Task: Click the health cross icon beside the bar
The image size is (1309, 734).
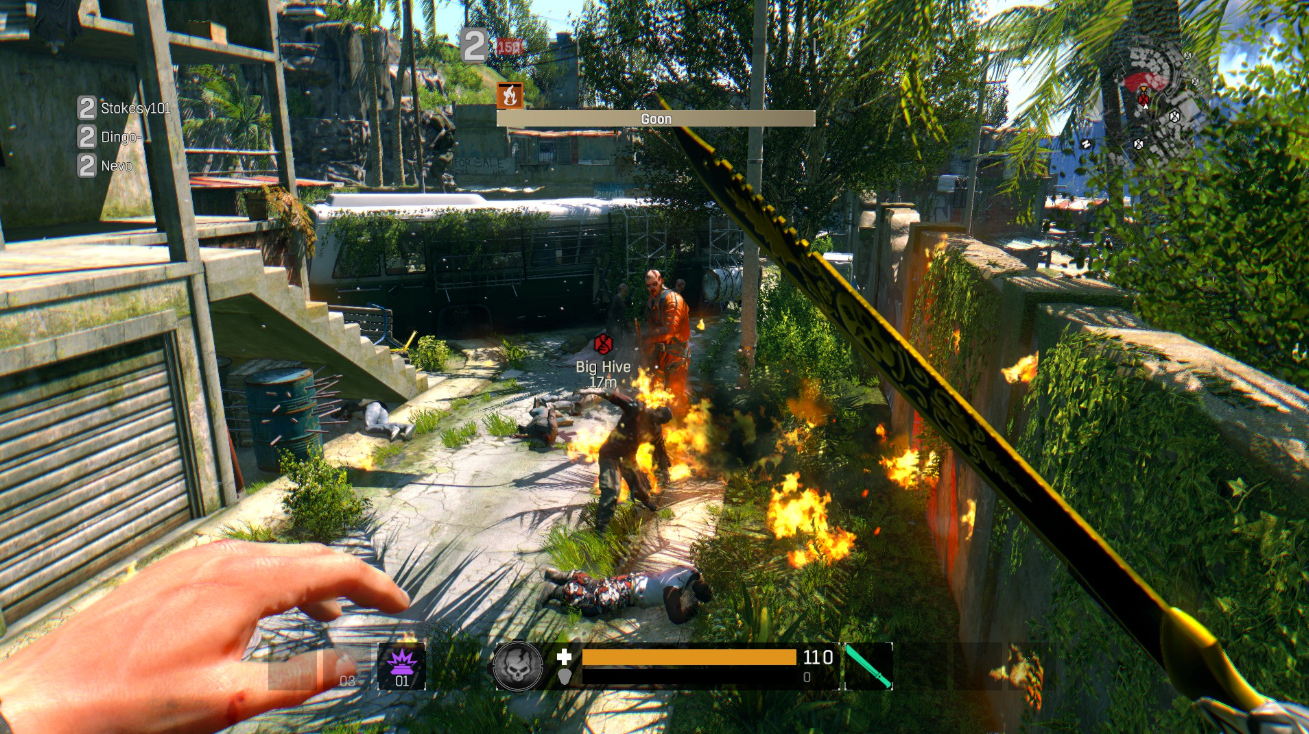Action: 566,656
